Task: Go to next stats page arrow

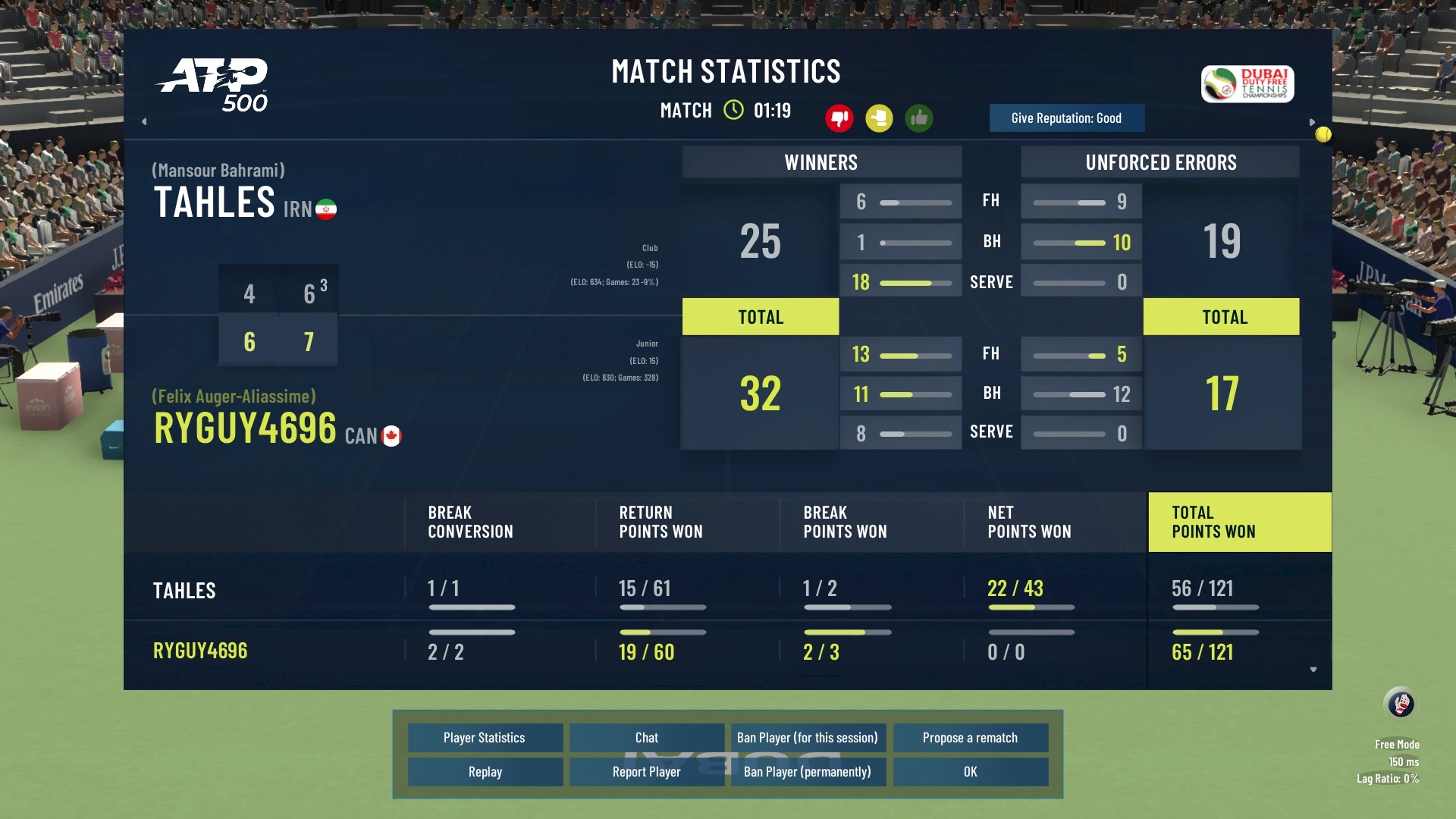Action: (1312, 122)
